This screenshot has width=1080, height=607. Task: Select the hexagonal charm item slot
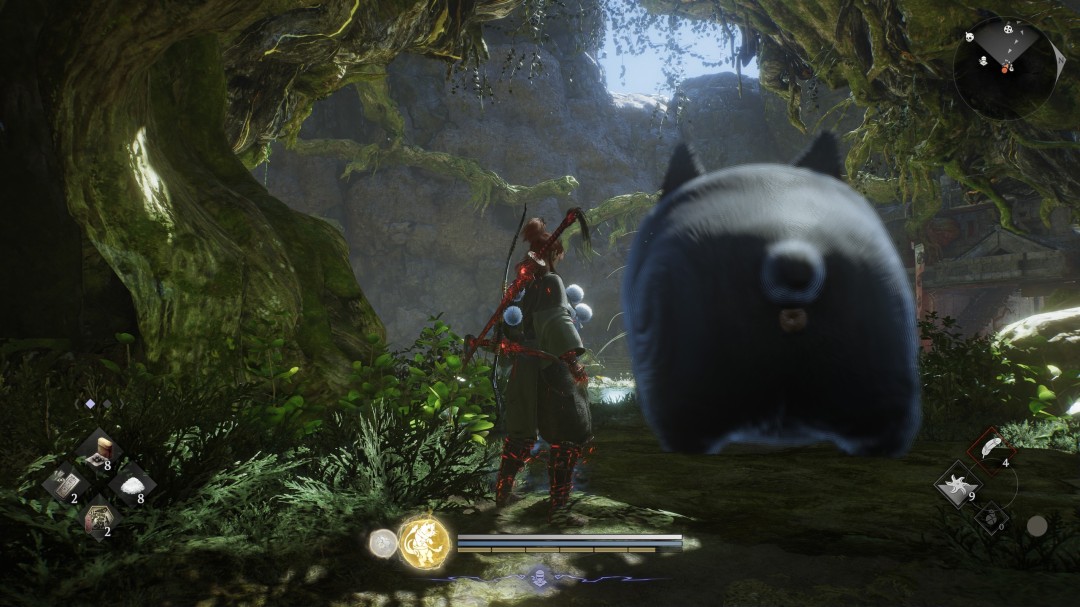(100, 518)
